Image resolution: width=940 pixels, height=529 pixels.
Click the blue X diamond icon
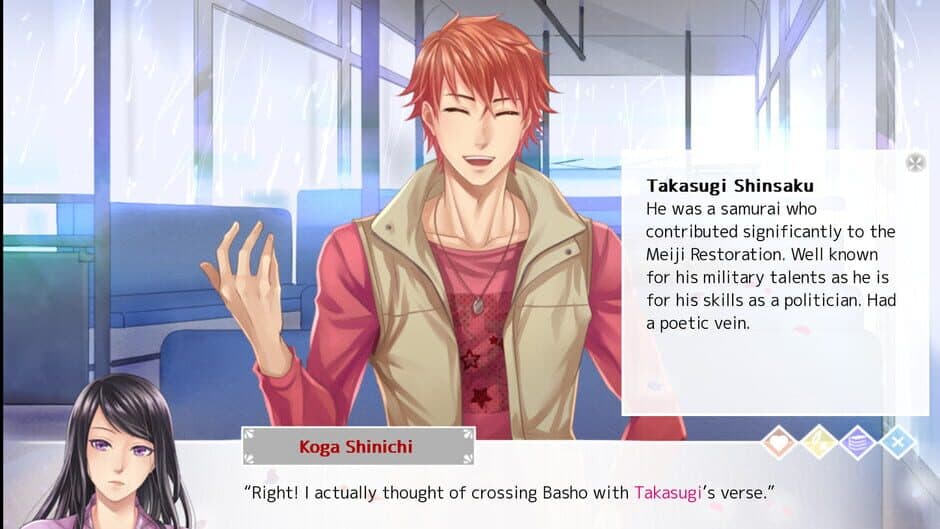tap(898, 441)
